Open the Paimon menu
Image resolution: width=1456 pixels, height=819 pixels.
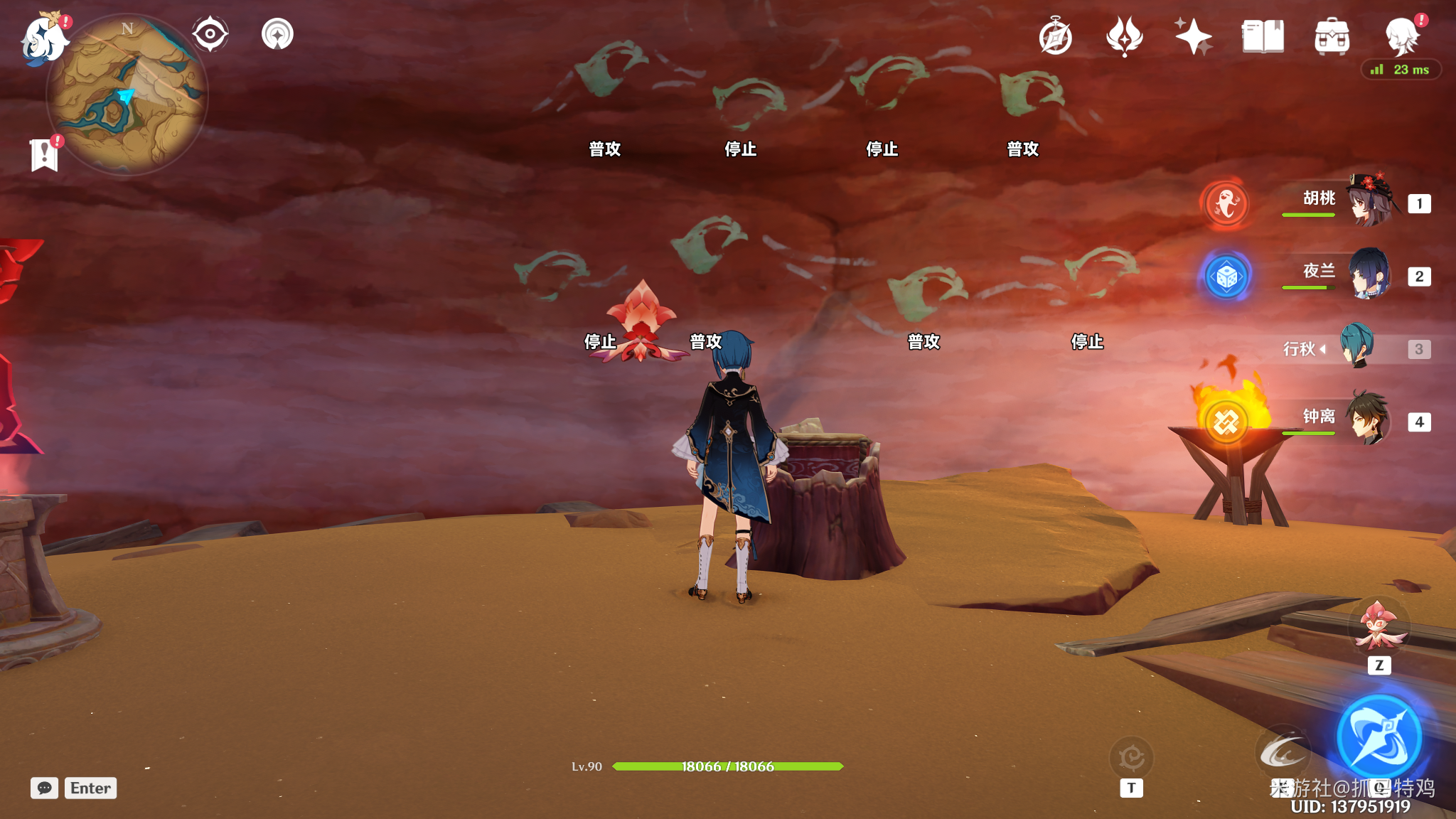[x=44, y=39]
